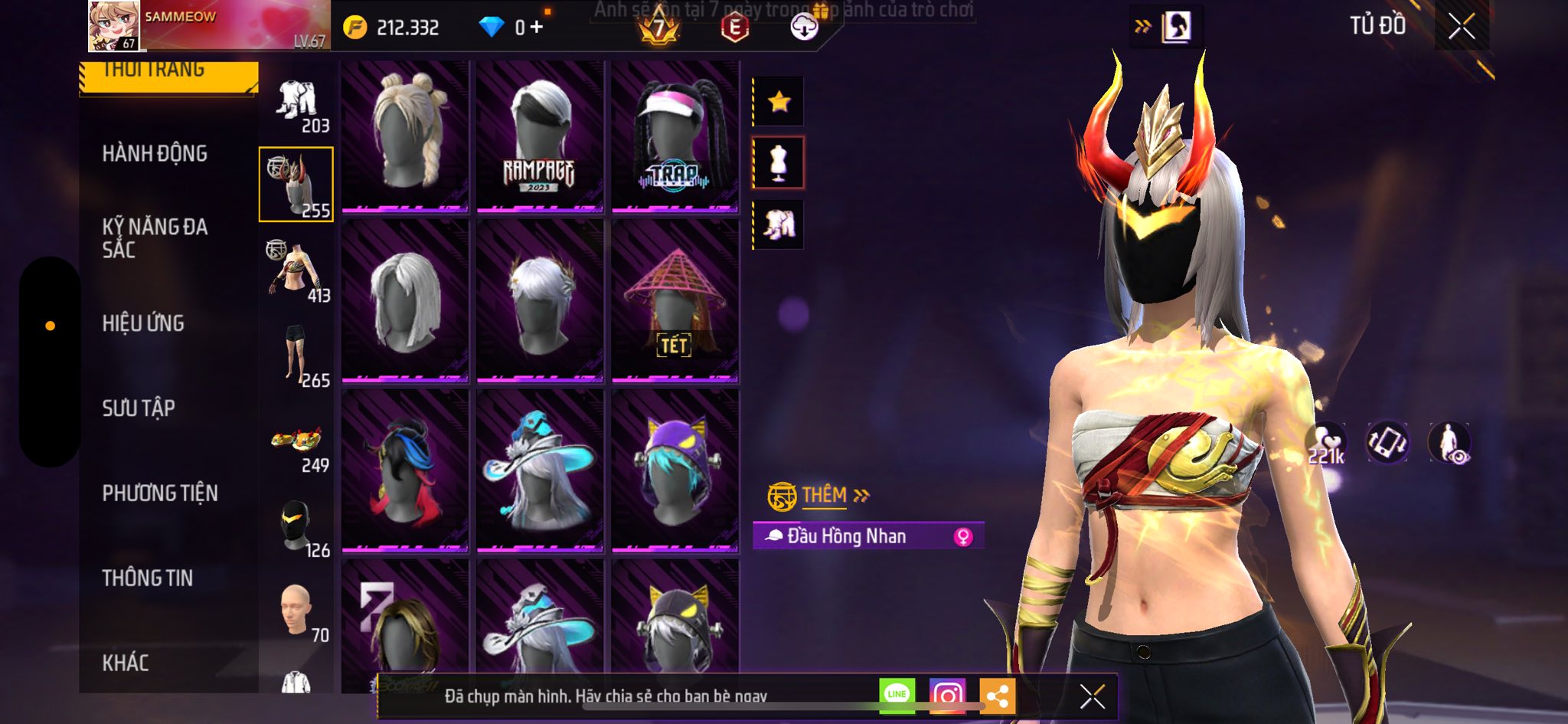
Task: Open the THÔNG TIN section
Action: 148,578
